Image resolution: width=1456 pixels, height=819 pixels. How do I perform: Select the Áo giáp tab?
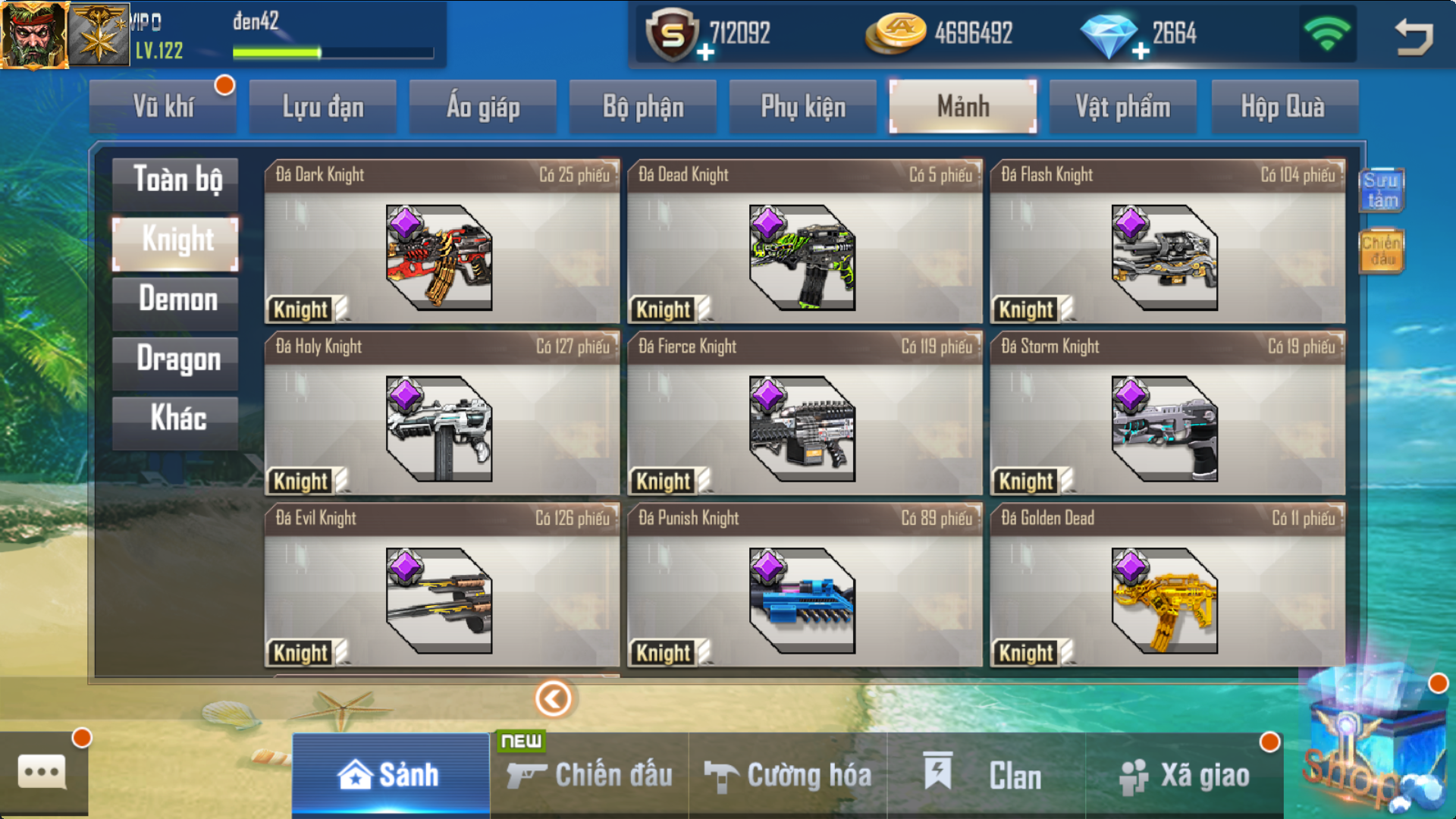point(483,107)
